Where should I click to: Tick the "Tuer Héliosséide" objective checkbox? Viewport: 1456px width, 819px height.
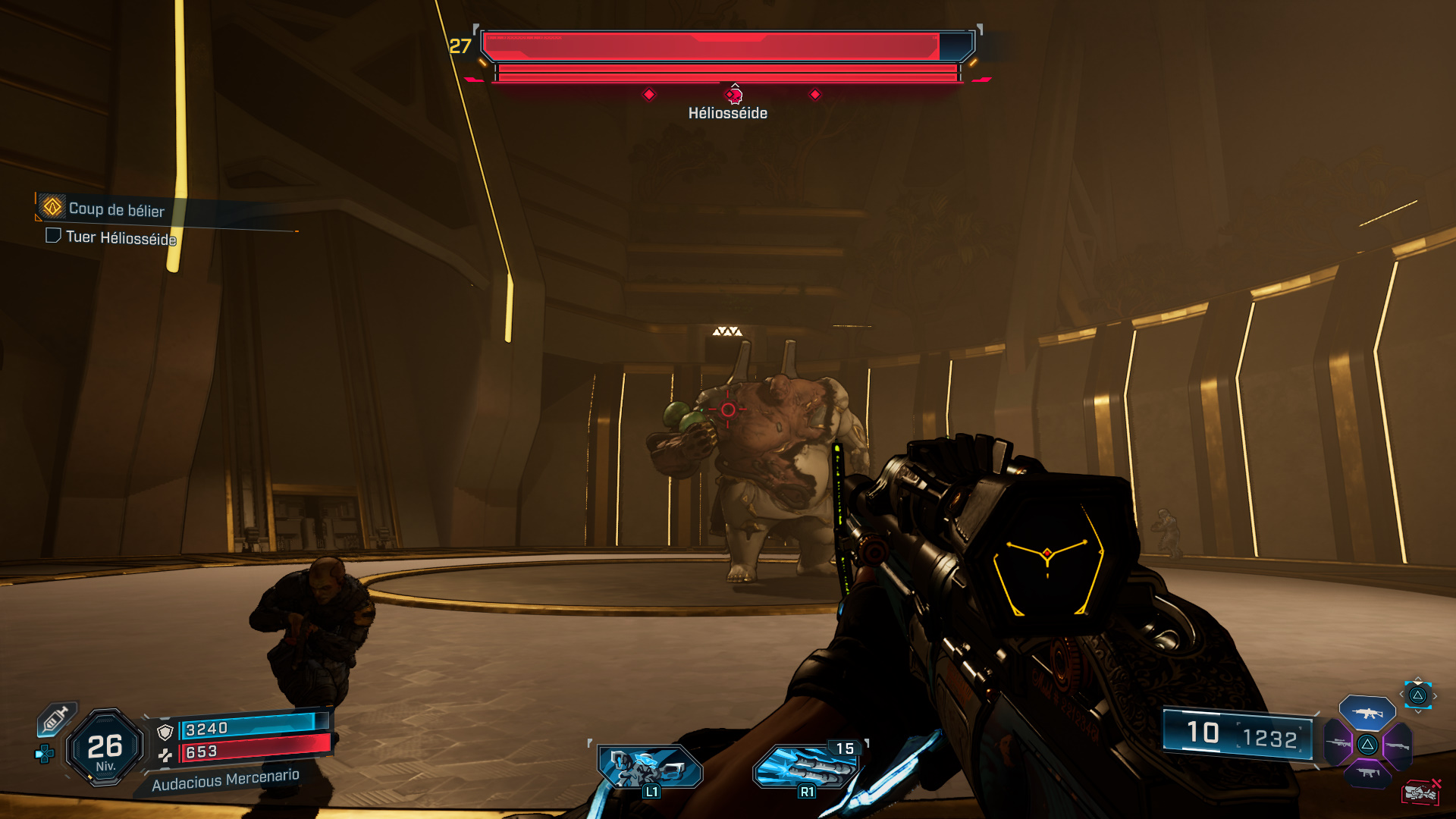pyautogui.click(x=53, y=236)
